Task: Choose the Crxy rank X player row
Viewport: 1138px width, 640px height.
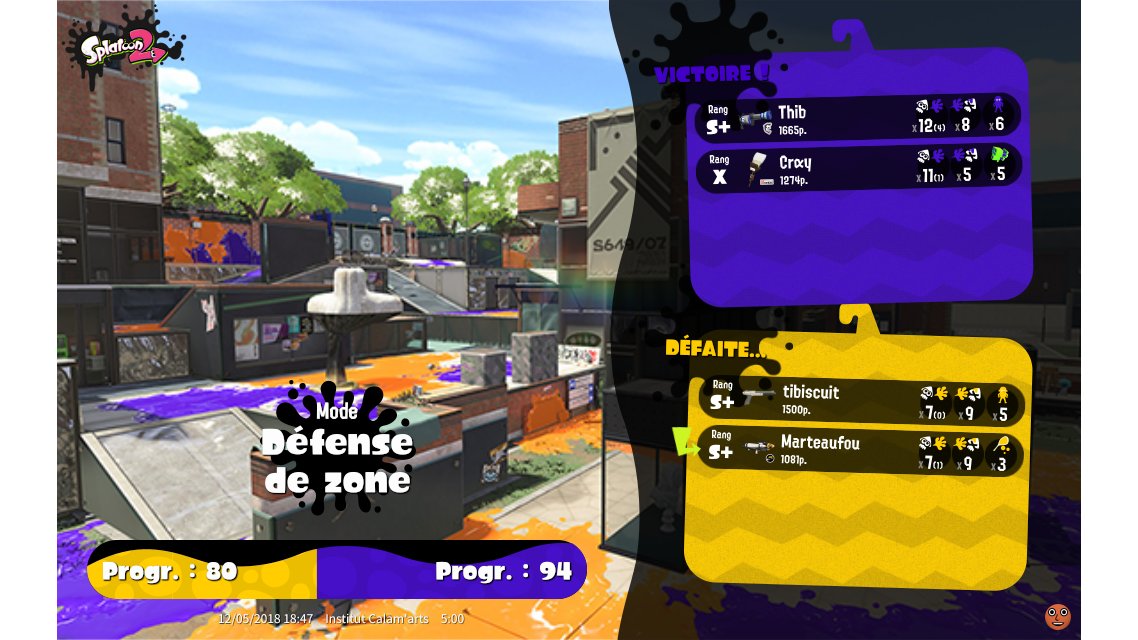Action: tap(858, 168)
